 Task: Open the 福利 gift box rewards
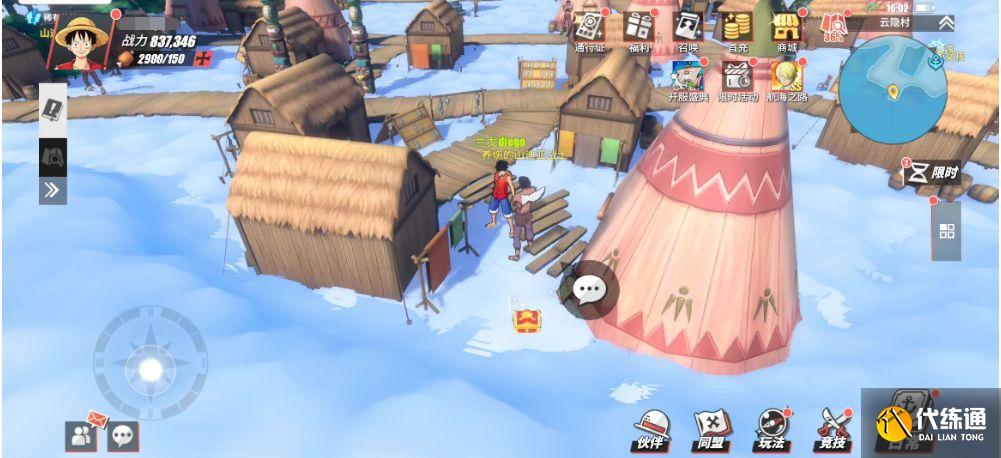click(x=638, y=28)
